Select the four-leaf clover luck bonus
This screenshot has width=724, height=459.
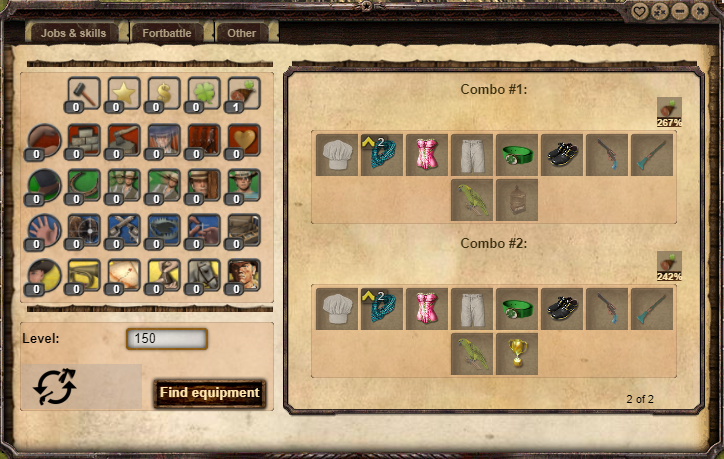204,93
